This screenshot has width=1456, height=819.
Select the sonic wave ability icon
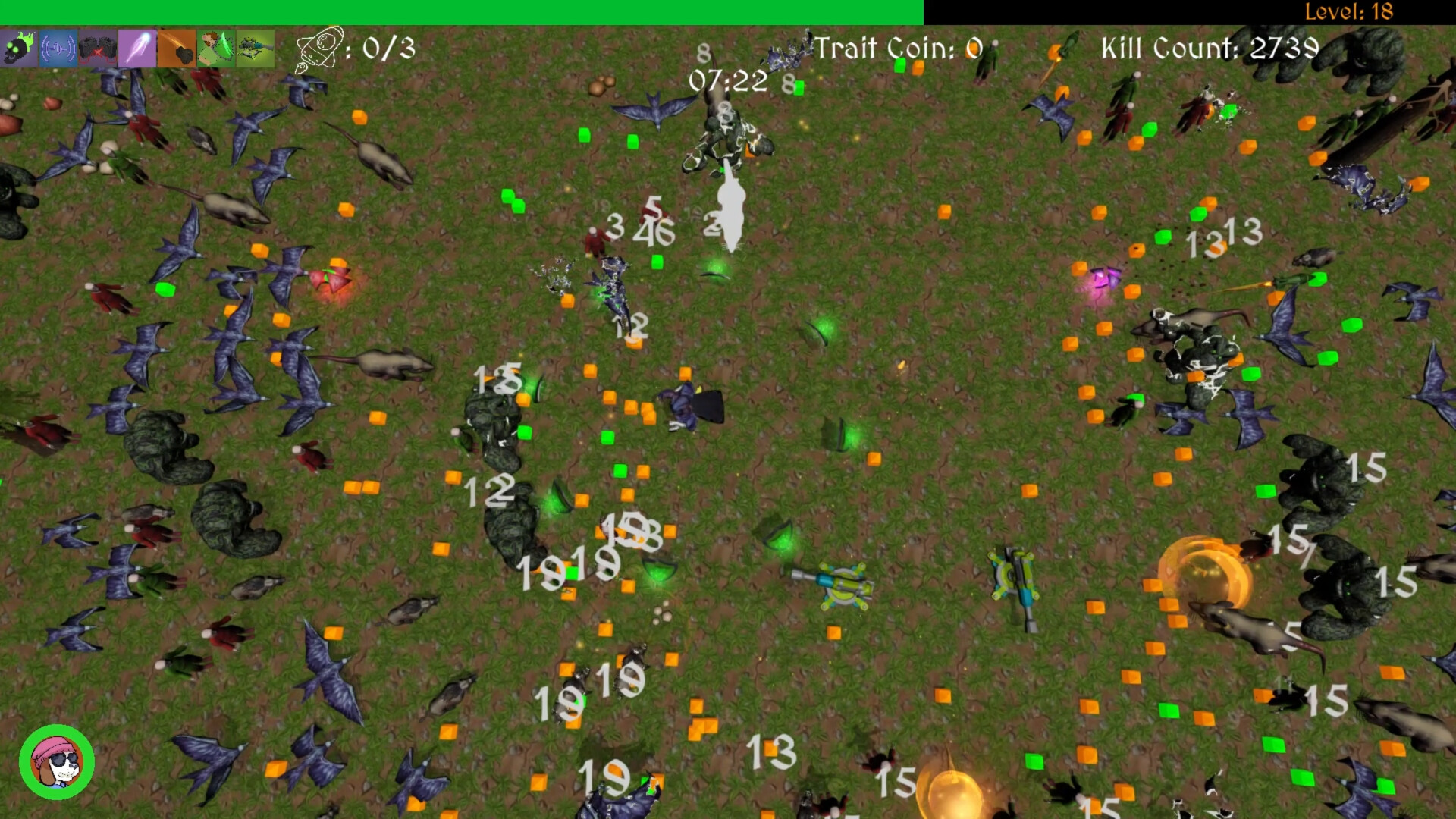pyautogui.click(x=58, y=49)
